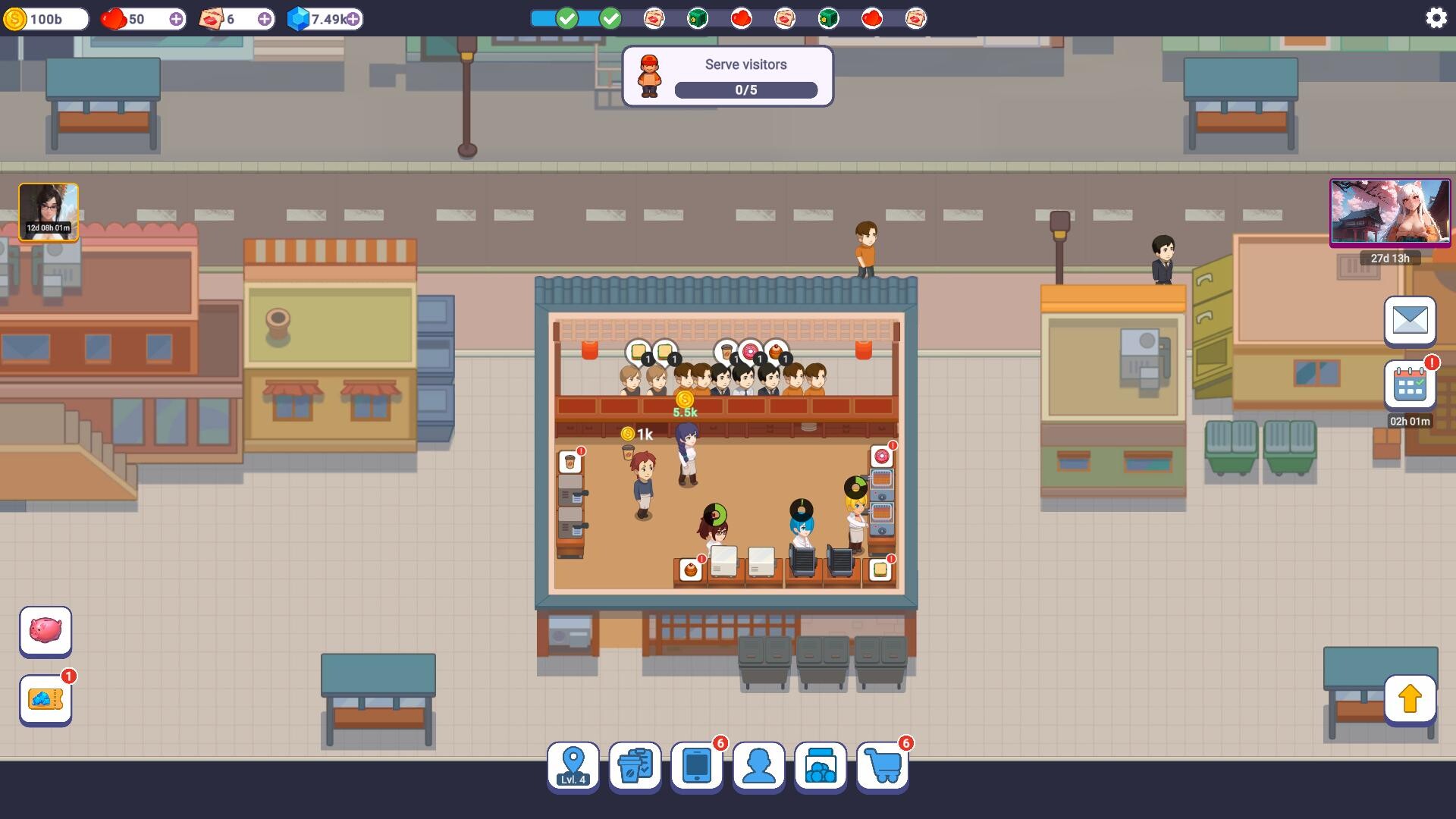Open the phone with 6 notifications

697,766
